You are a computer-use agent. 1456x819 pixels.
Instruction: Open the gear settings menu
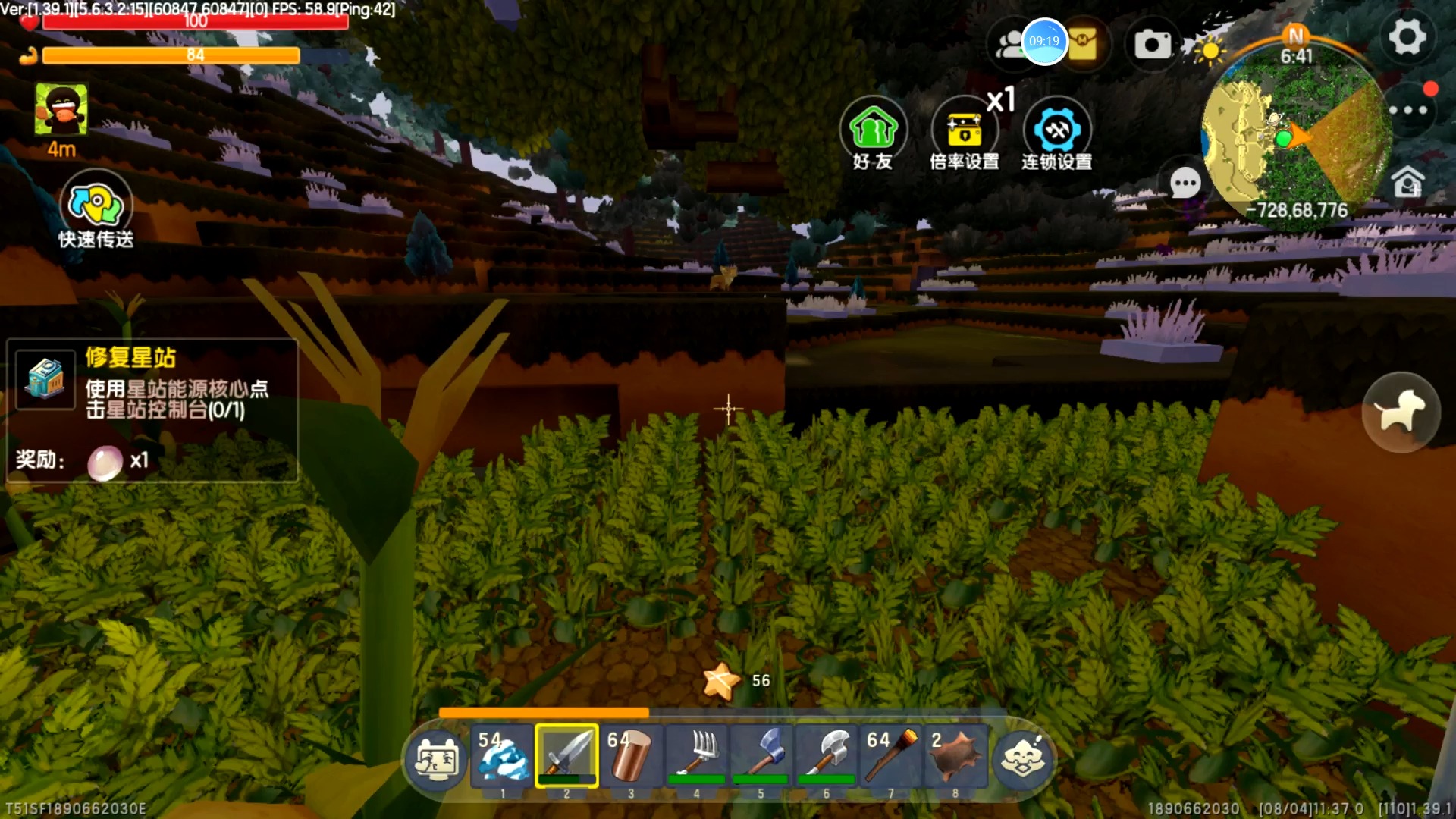(x=1407, y=38)
